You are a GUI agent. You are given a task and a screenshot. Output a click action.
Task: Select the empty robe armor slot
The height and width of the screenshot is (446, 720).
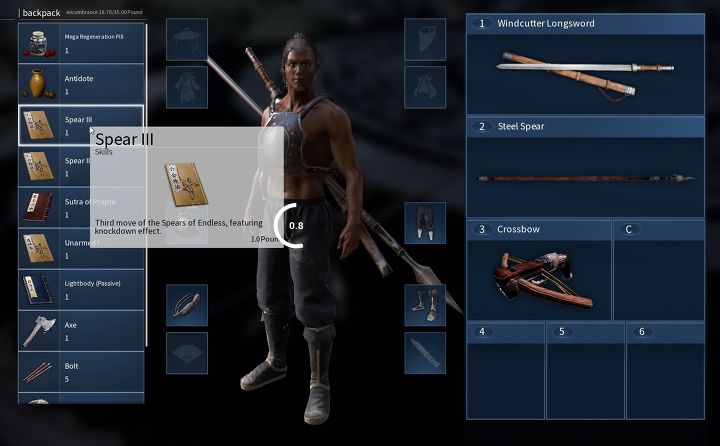tap(187, 87)
